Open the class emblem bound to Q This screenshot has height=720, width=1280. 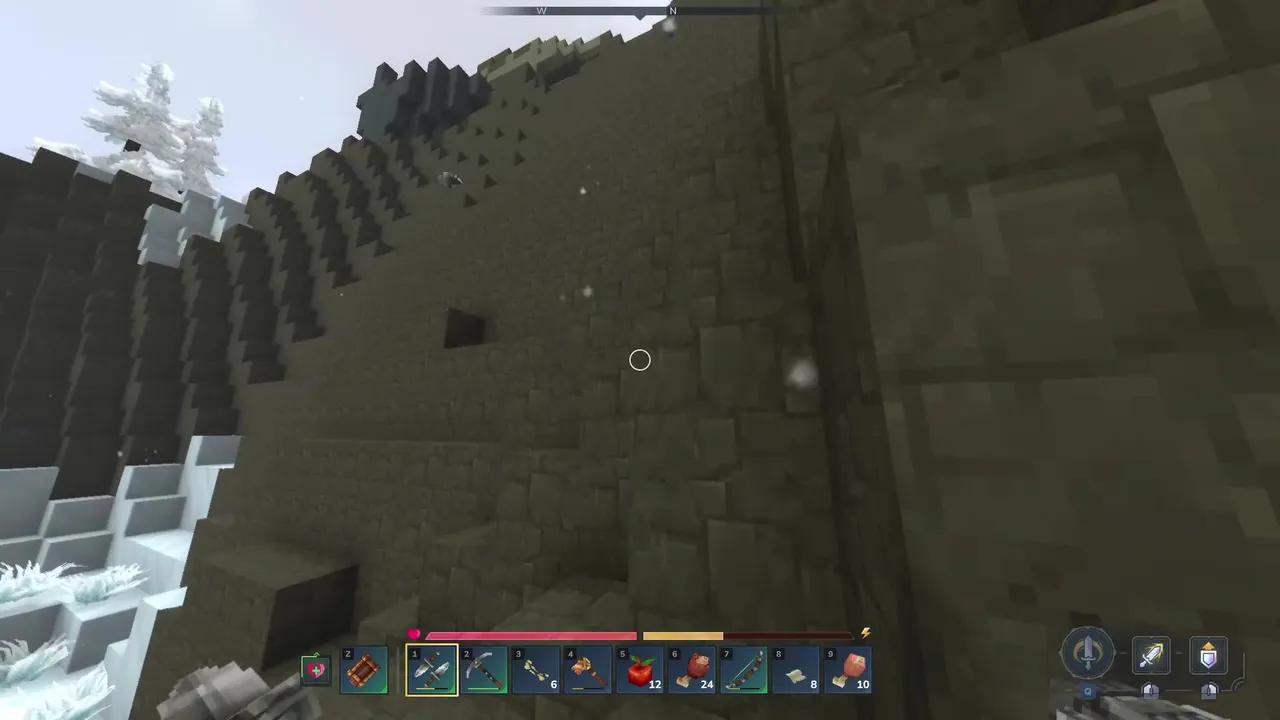(1088, 655)
